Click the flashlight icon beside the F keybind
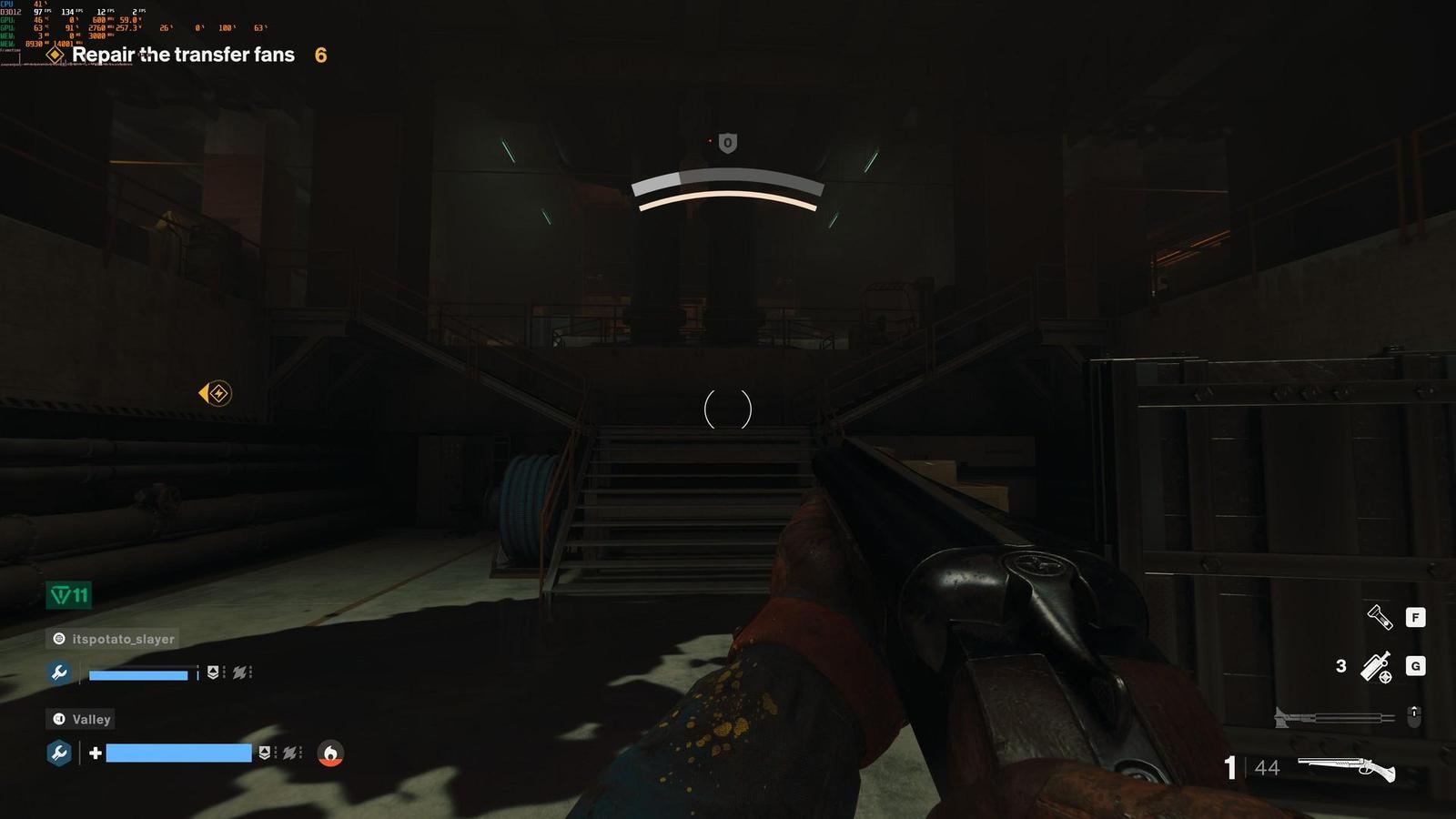Image resolution: width=1456 pixels, height=819 pixels. 1380,617
